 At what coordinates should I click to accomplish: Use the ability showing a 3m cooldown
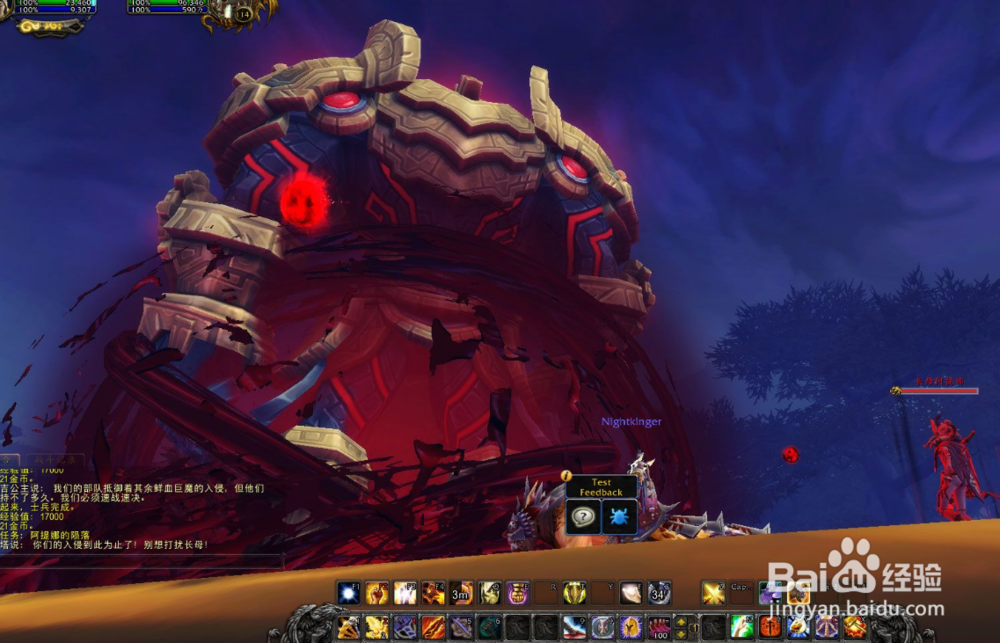(x=461, y=592)
